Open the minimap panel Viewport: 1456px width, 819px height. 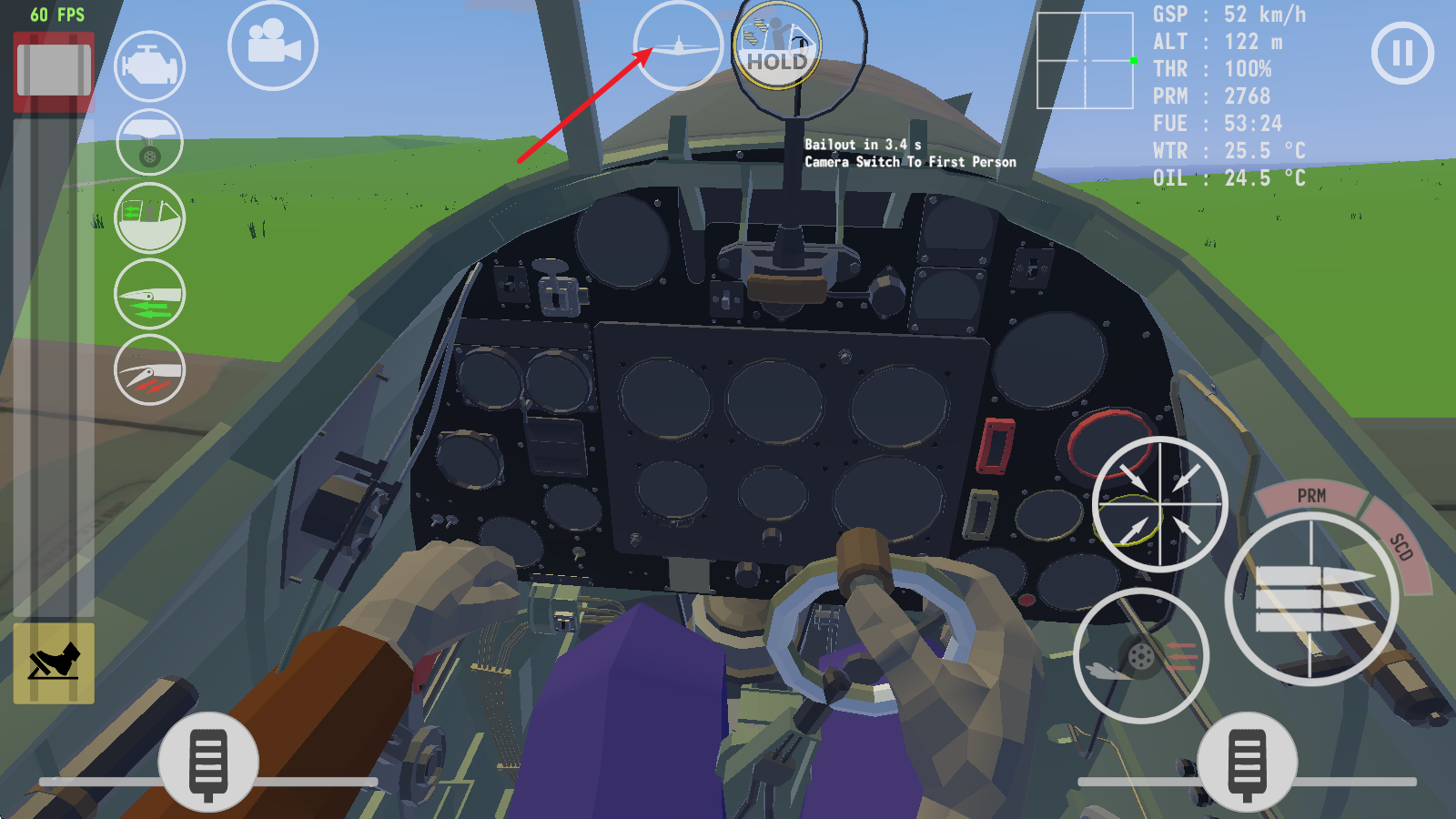pos(1085,62)
